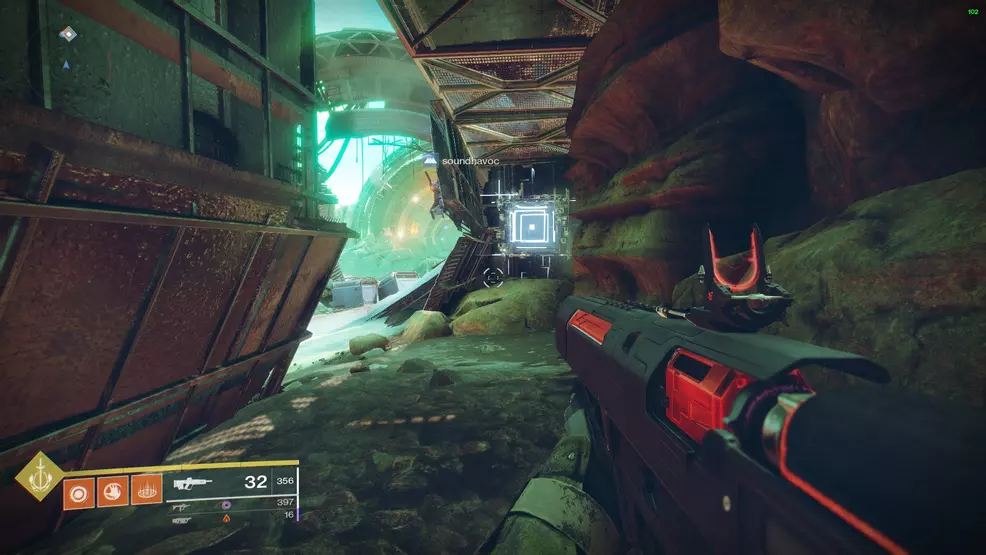Choose the heavy weapon icon
Viewport: 986px width, 555px height.
pyautogui.click(x=182, y=519)
